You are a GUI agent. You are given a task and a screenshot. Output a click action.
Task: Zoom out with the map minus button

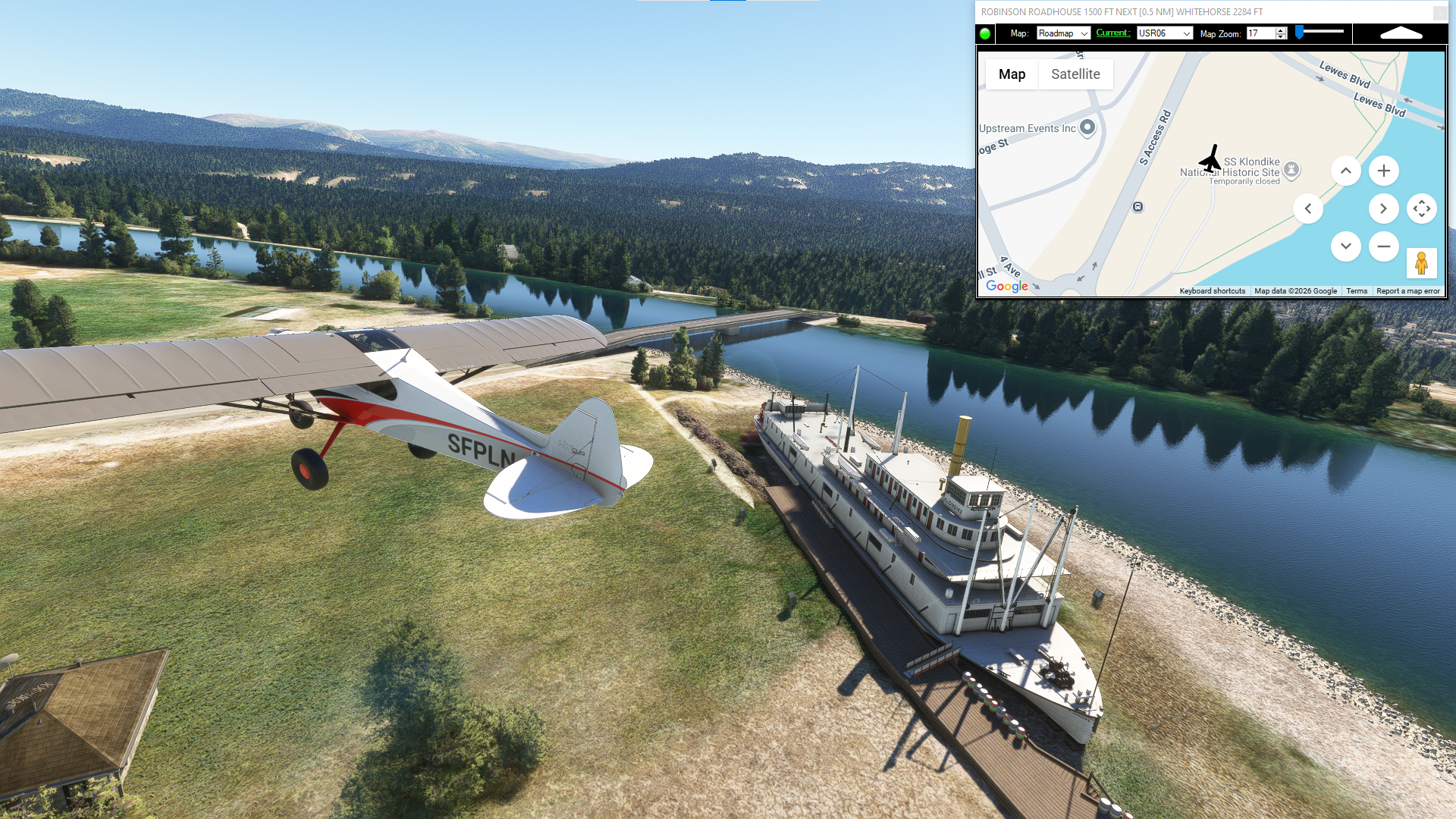(1383, 246)
